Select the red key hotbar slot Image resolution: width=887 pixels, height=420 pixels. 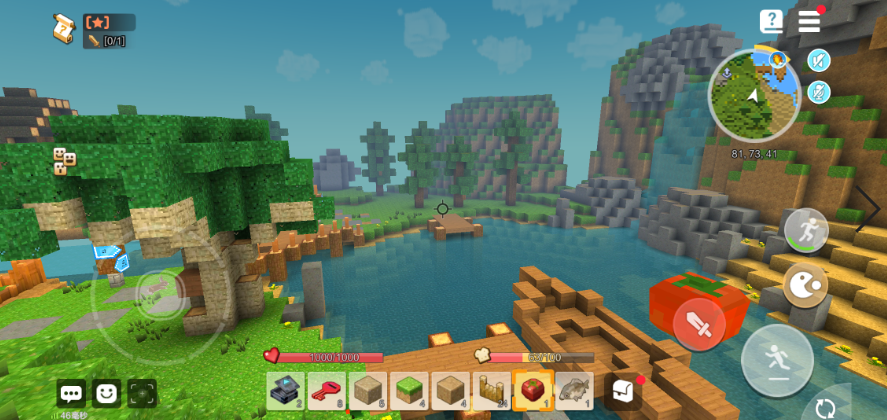(326, 390)
